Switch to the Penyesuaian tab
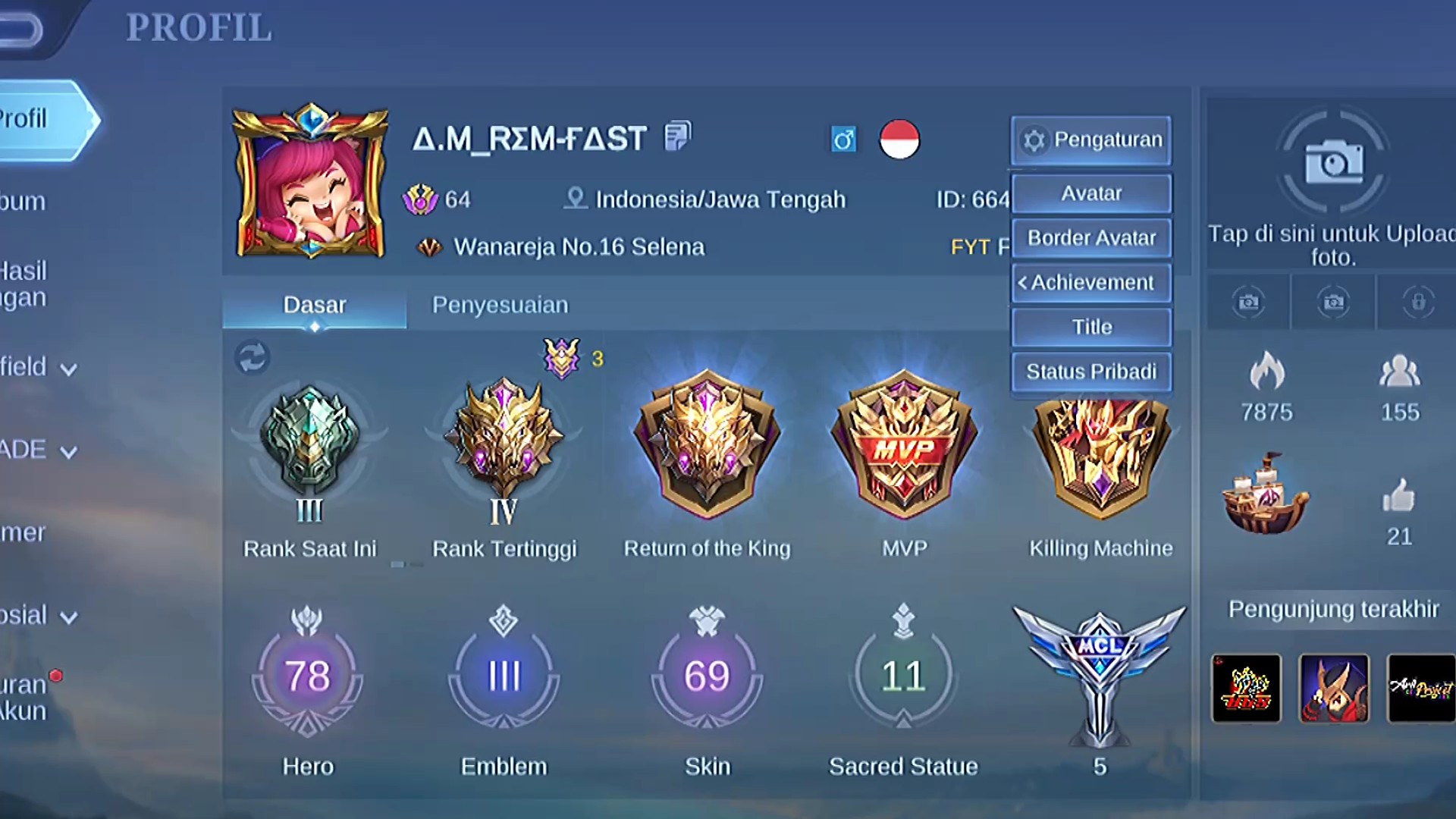This screenshot has width=1456, height=819. pos(500,305)
